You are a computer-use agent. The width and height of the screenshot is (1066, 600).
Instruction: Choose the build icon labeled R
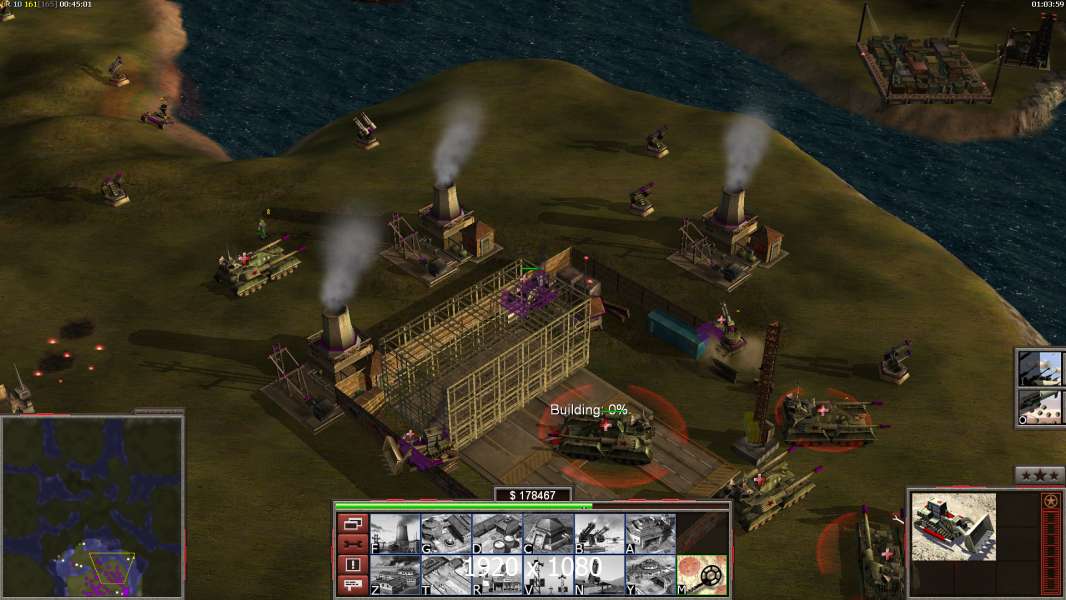pyautogui.click(x=497, y=575)
